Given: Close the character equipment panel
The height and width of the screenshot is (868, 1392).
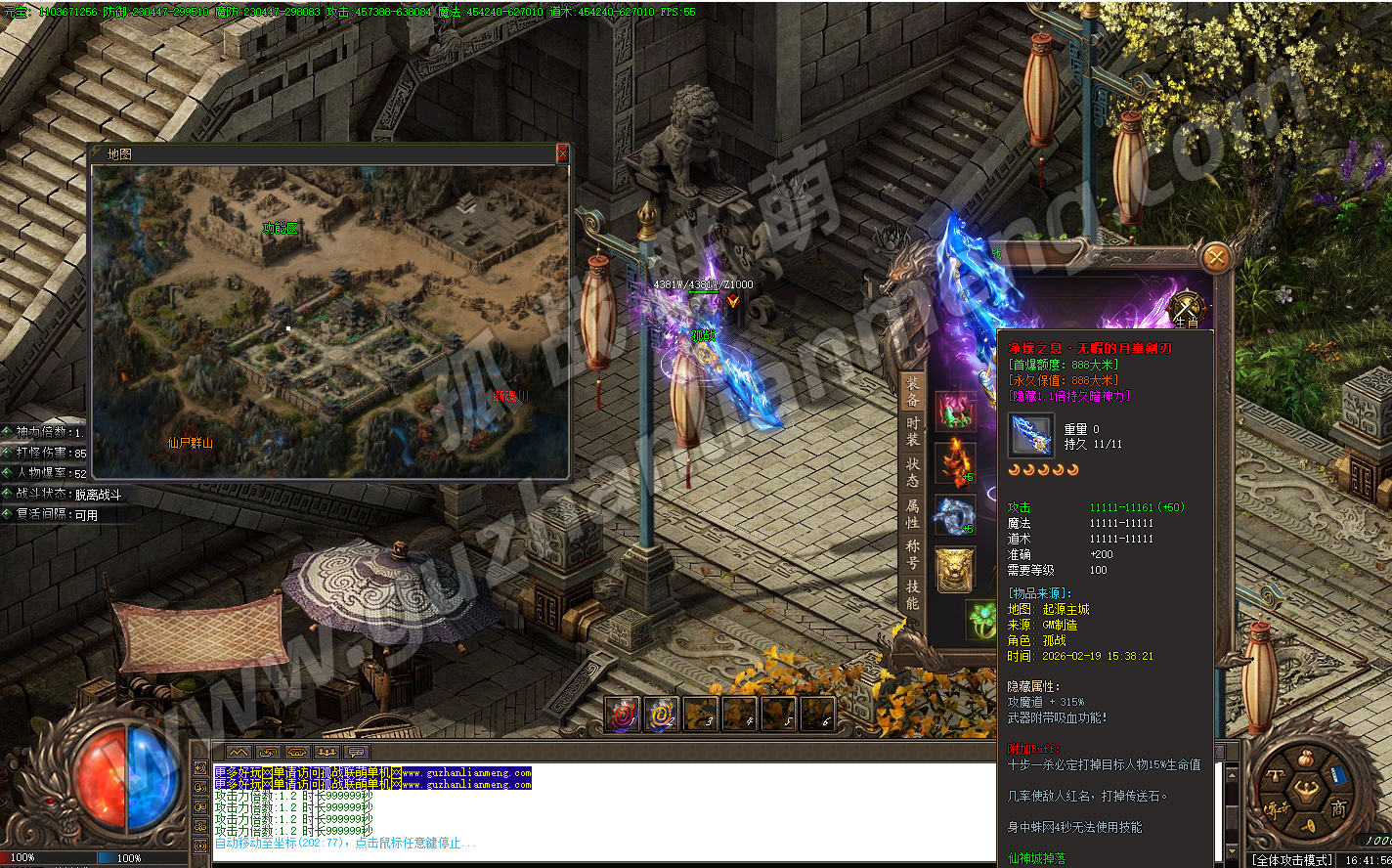Looking at the screenshot, I should 1216,257.
